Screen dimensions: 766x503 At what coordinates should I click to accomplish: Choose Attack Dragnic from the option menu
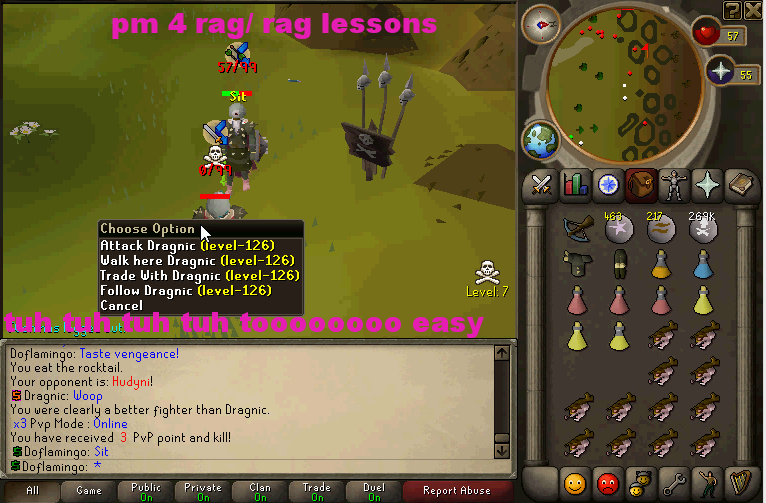click(187, 245)
